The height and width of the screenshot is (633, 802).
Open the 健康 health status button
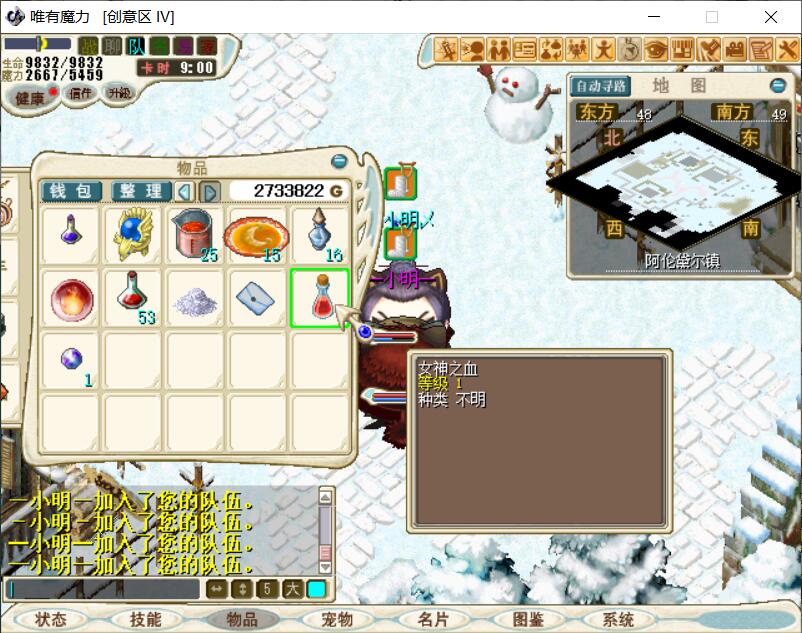[x=30, y=98]
